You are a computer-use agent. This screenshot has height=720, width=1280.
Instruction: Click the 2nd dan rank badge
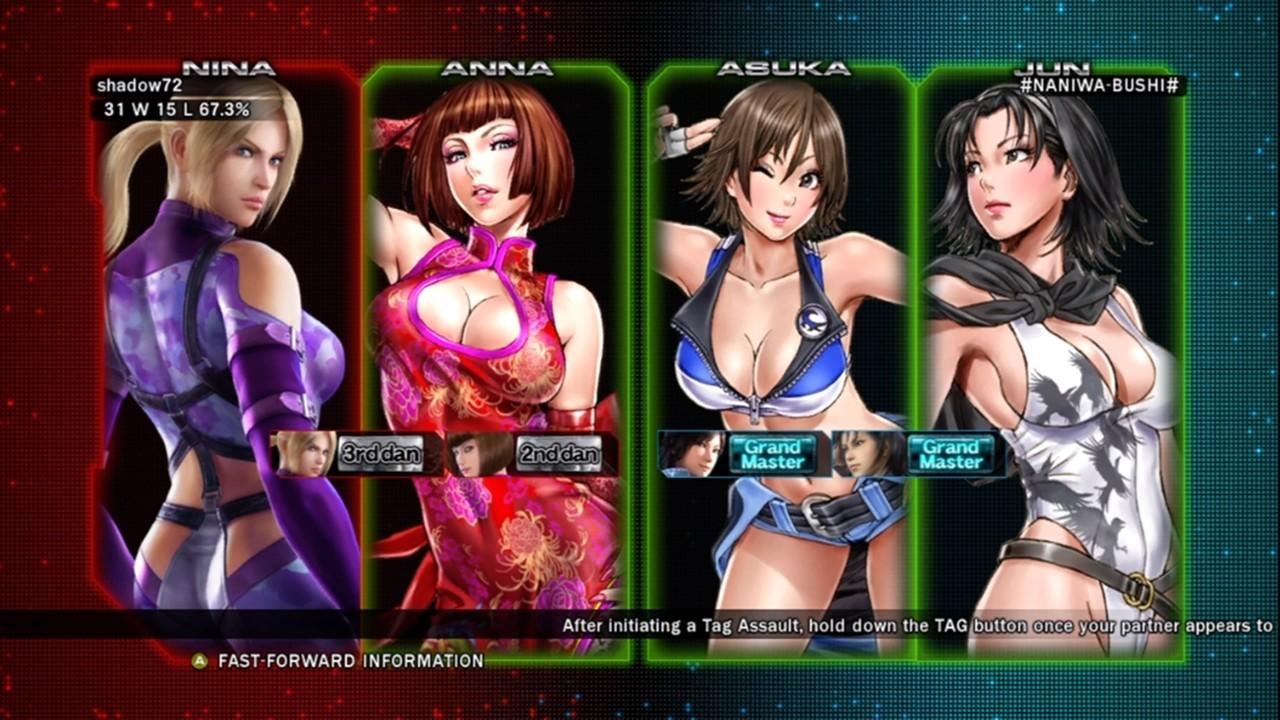click(559, 454)
